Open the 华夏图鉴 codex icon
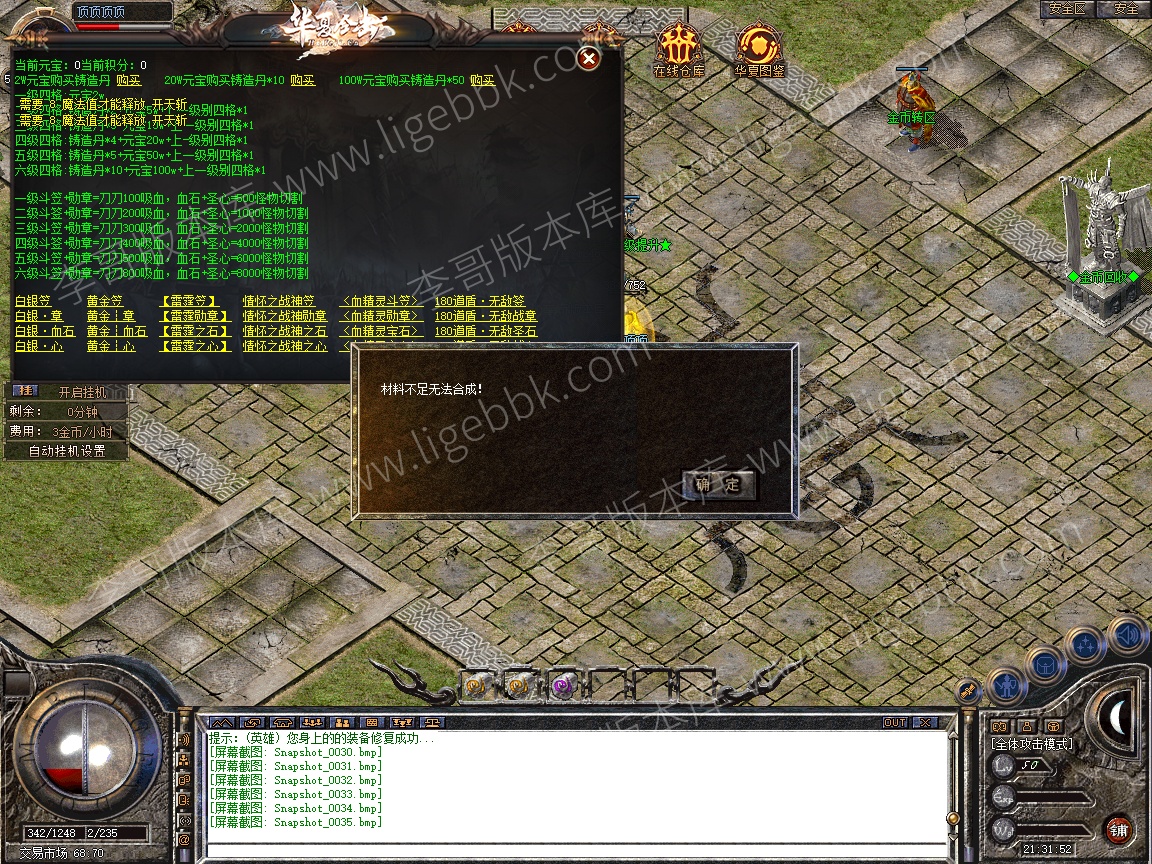Screen dimensions: 1152x864 pyautogui.click(x=759, y=50)
